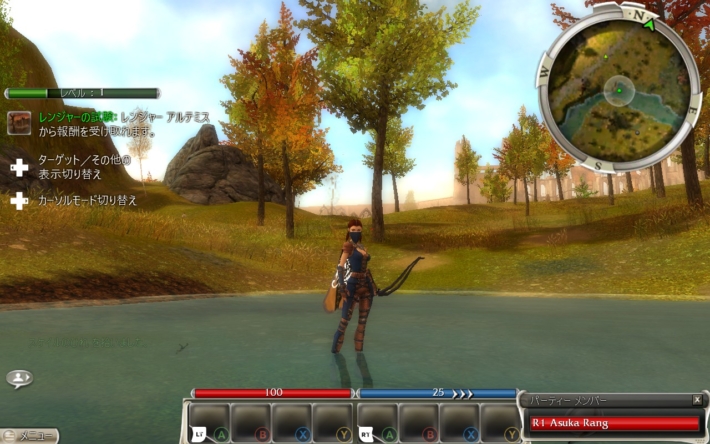Select party member Asuka Rang
Viewport: 710px width, 444px height.
tap(614, 423)
